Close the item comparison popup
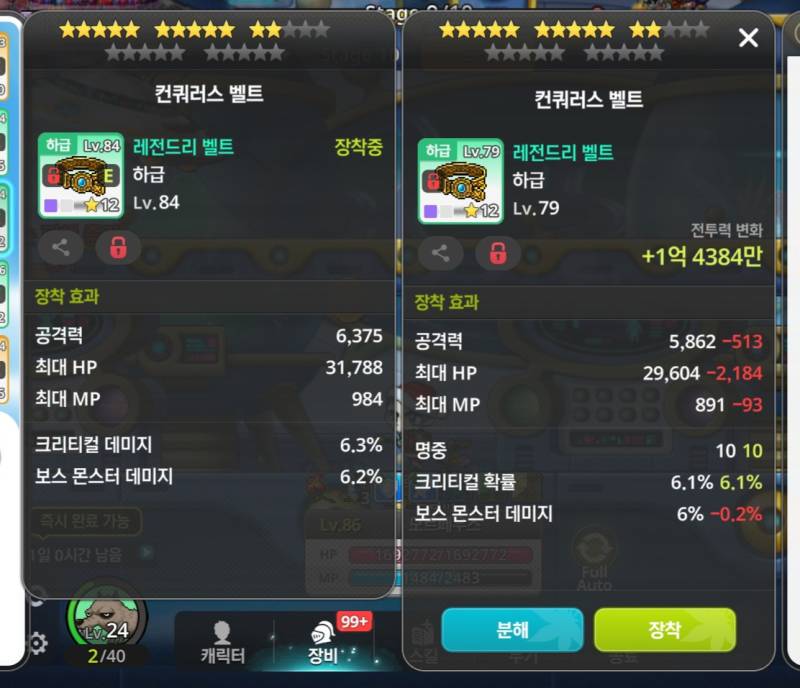This screenshot has width=800, height=688. click(x=748, y=39)
